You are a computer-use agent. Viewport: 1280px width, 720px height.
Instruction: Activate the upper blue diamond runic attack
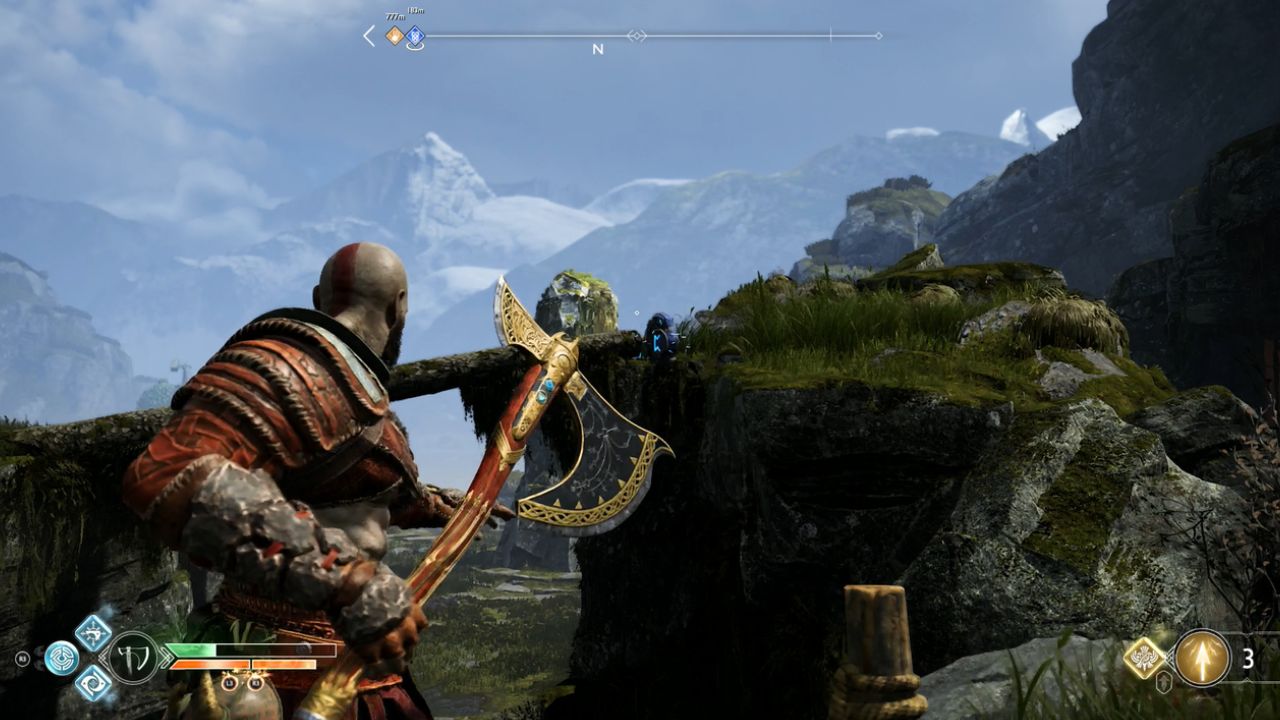[x=93, y=632]
